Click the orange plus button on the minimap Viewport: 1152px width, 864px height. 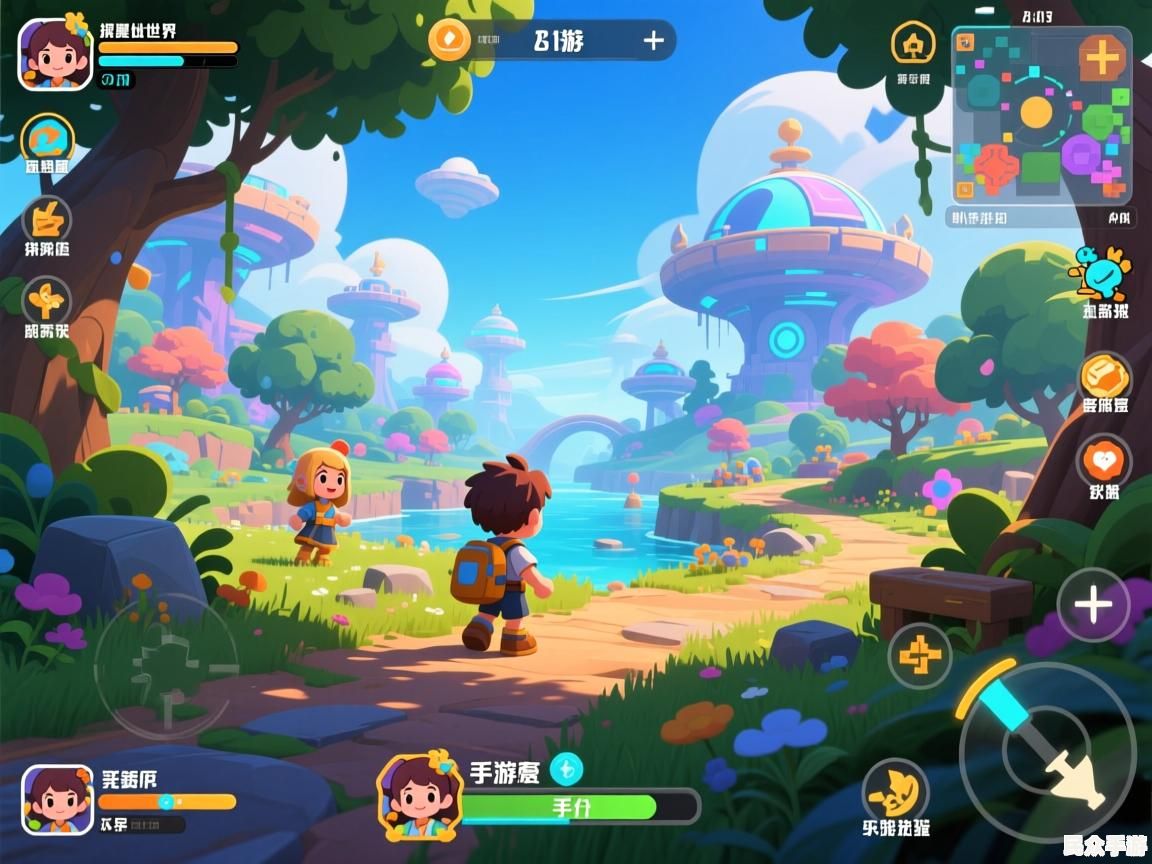[x=1102, y=58]
